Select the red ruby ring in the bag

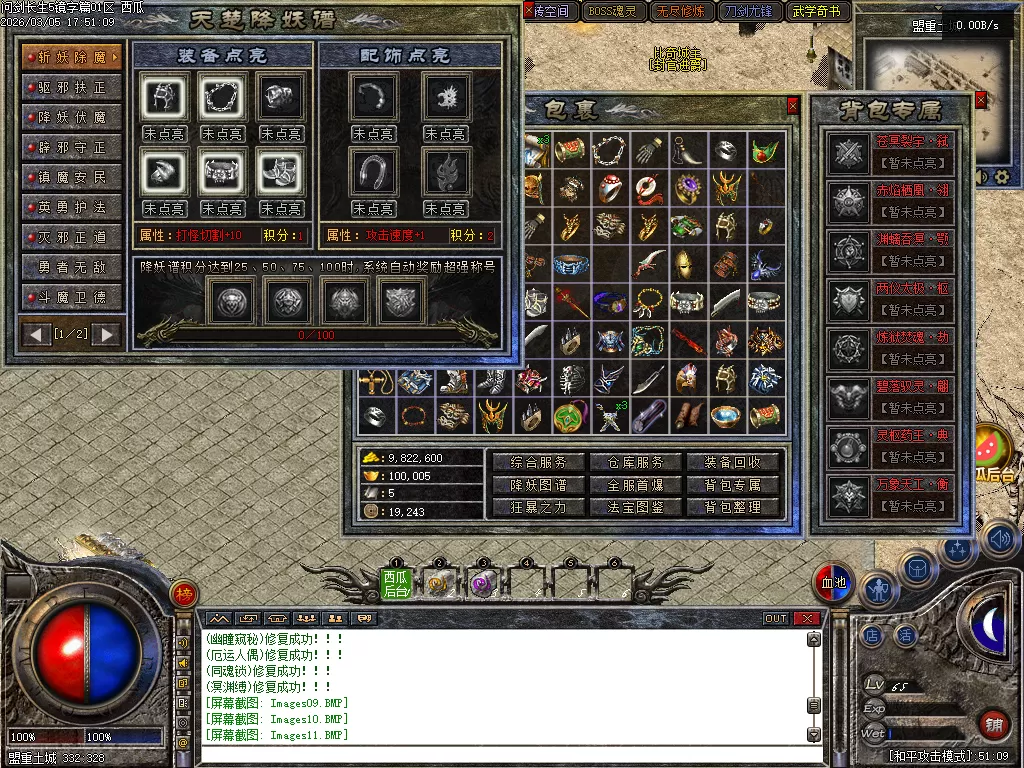click(x=611, y=189)
